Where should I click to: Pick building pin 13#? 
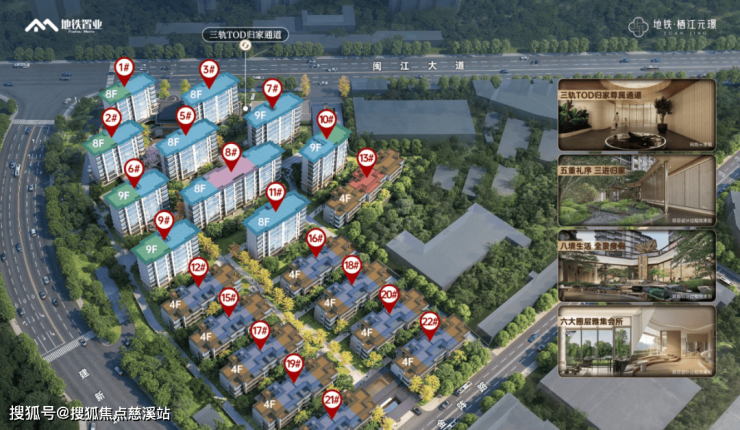(x=367, y=158)
